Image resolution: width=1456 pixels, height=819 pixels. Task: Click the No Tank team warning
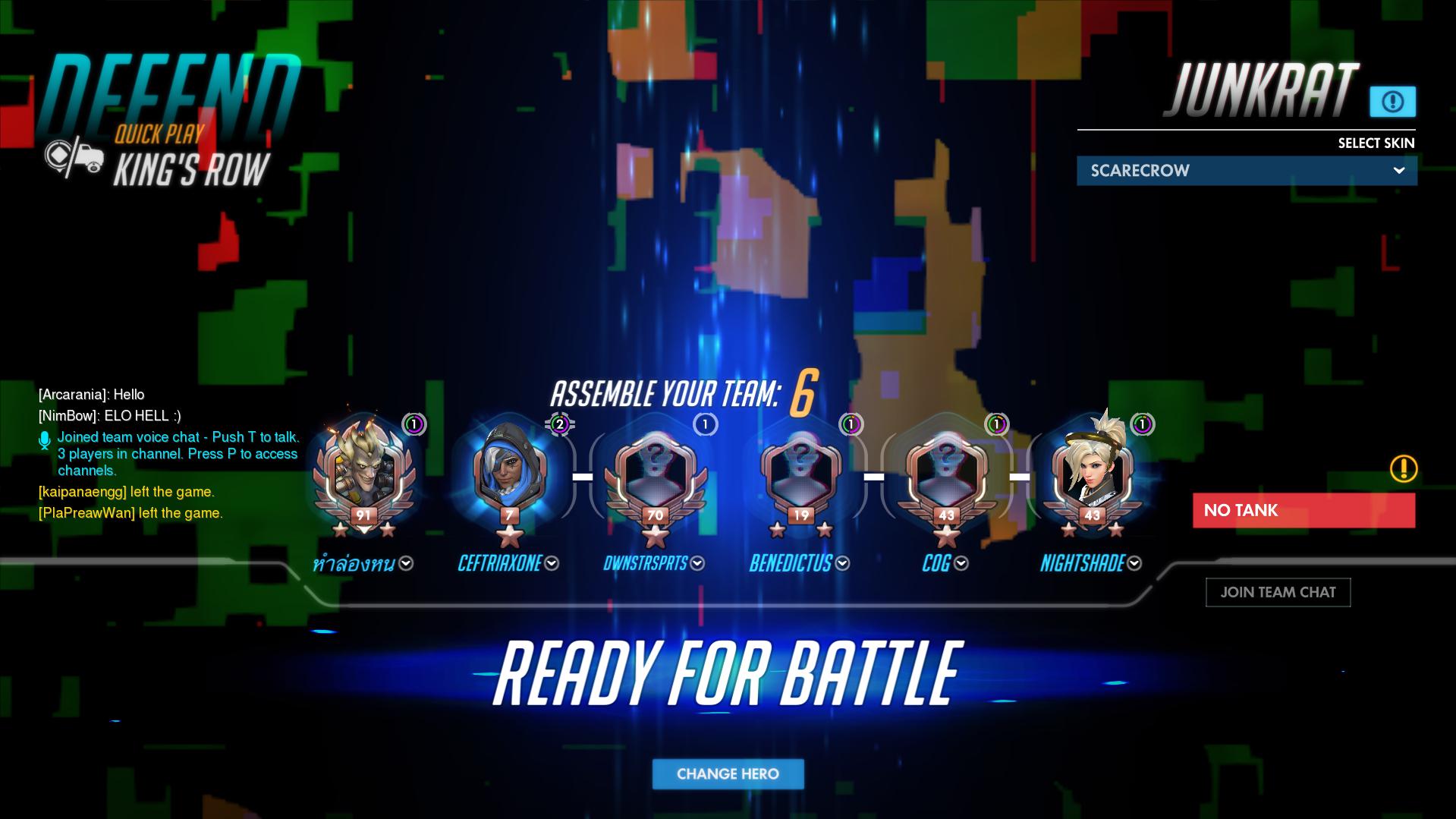(x=1303, y=510)
